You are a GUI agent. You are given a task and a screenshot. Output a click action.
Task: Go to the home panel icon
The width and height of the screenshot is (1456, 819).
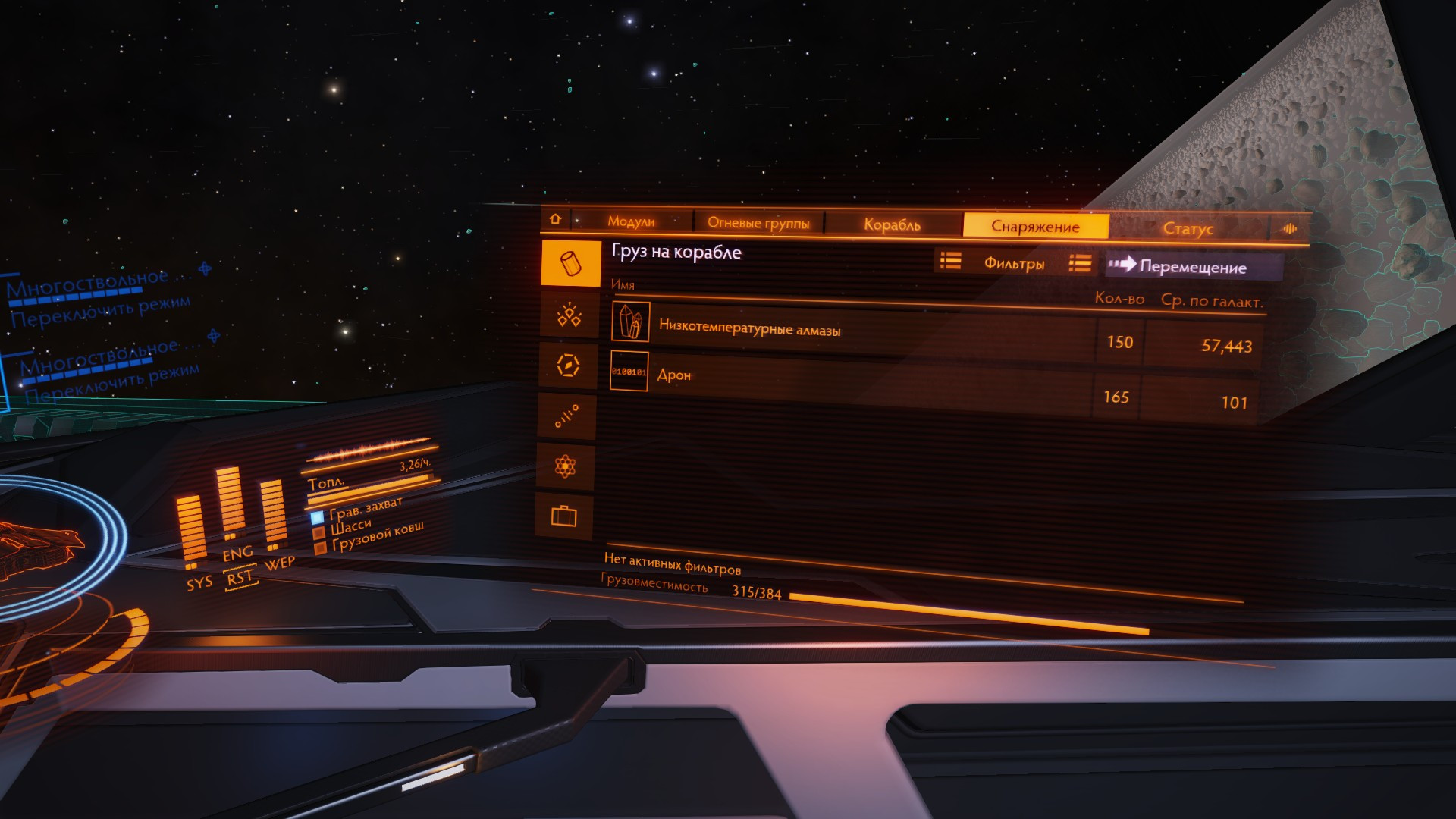coord(555,219)
